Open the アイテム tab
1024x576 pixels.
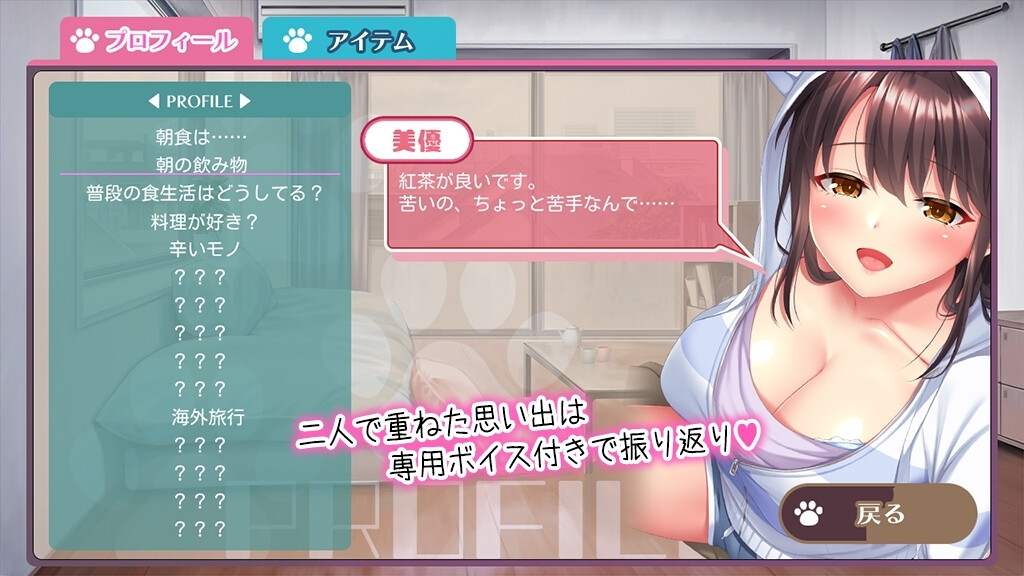point(358,40)
